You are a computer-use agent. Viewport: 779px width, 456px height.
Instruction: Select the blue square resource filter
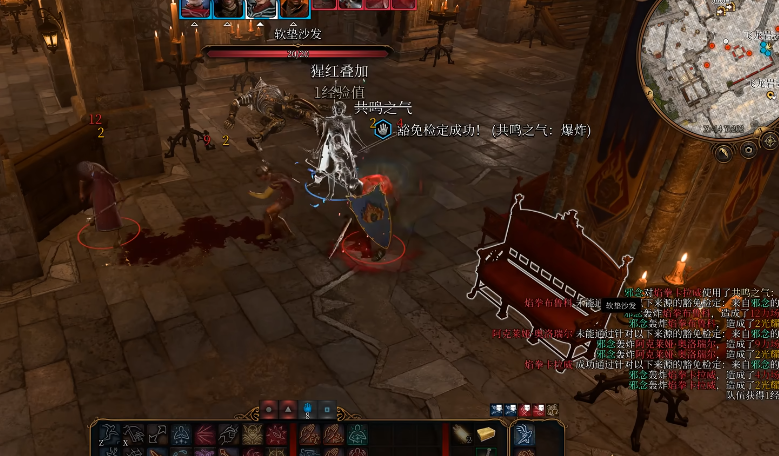tap(327, 408)
